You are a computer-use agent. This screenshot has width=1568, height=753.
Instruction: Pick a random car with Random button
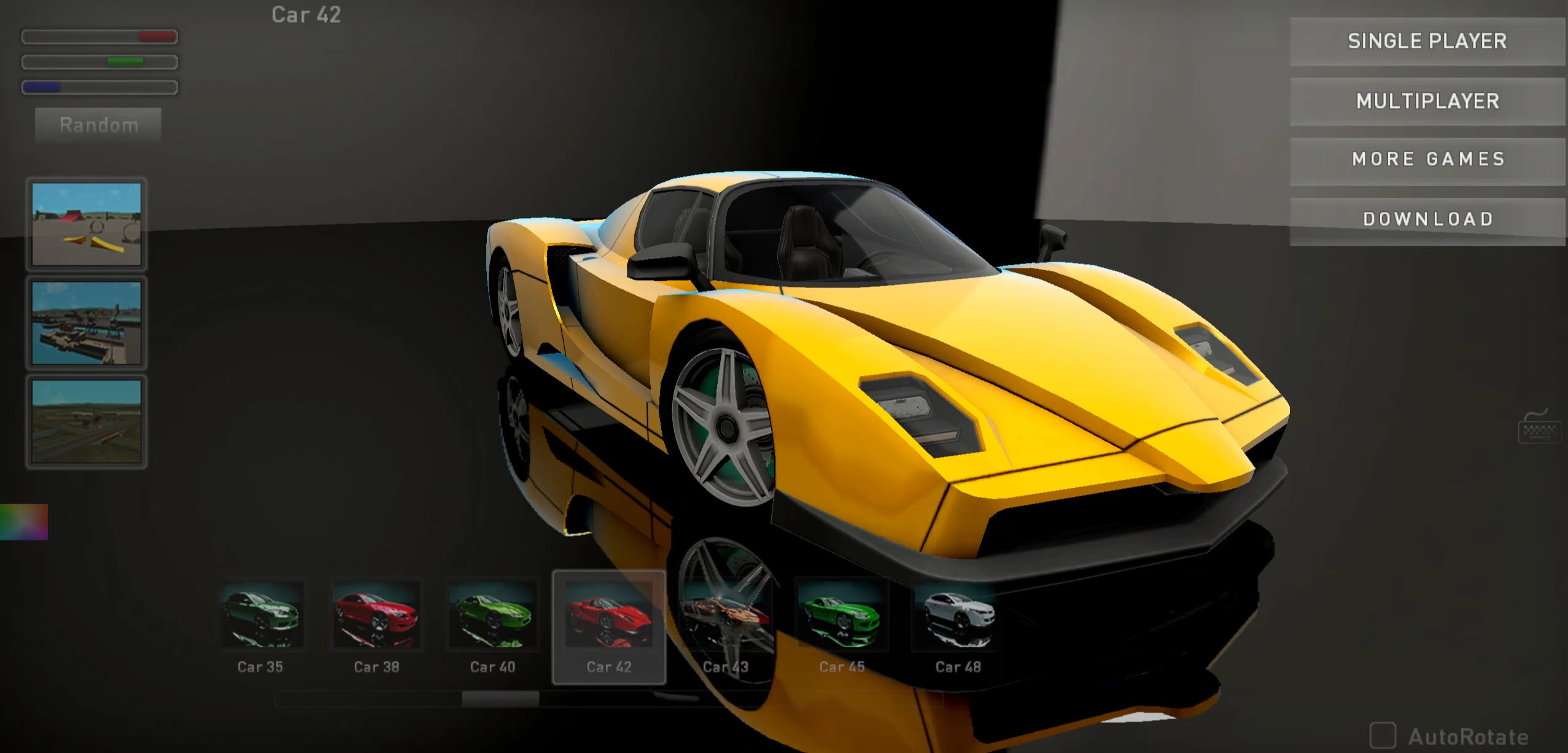coord(98,125)
